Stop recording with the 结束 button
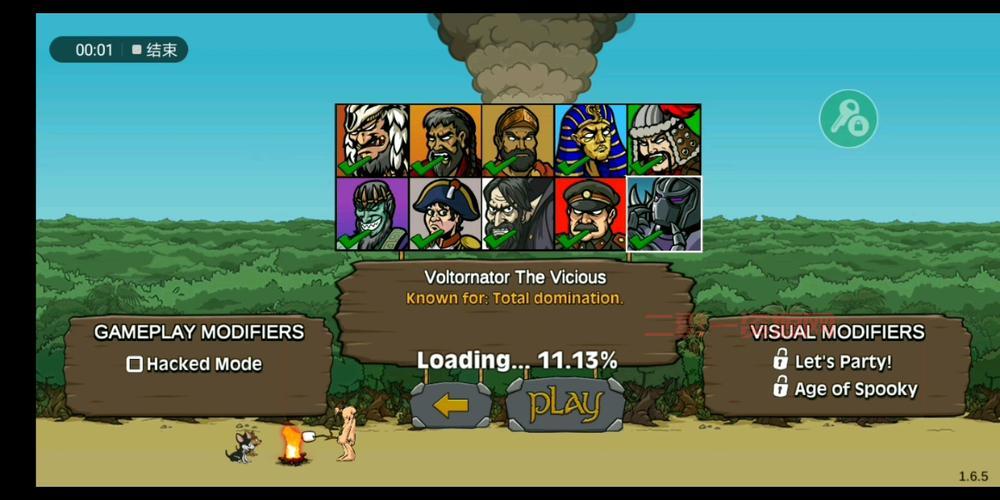Screen dimensions: 1000x500 coord(155,50)
